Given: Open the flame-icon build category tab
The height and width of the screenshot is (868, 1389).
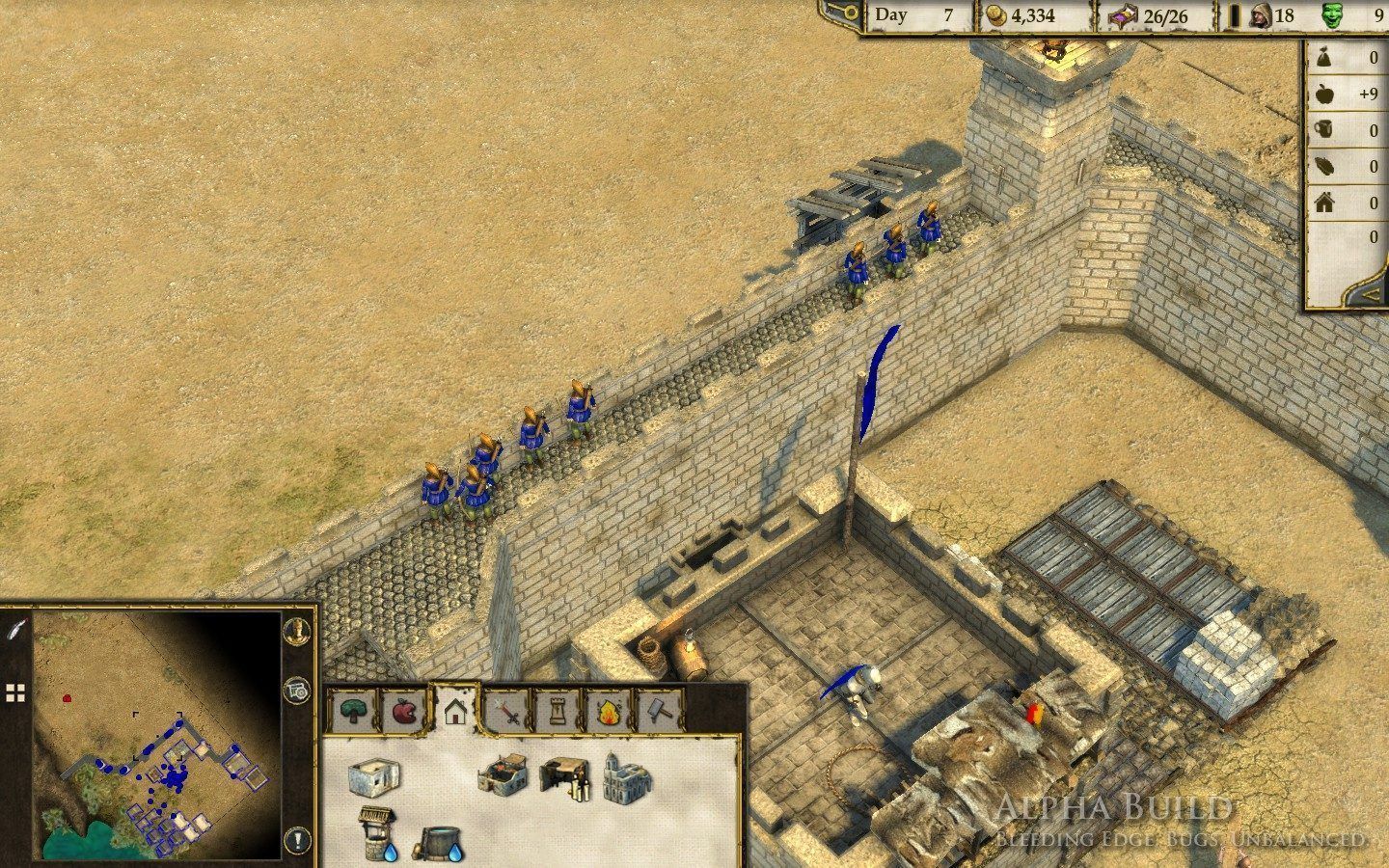Looking at the screenshot, I should coord(609,712).
